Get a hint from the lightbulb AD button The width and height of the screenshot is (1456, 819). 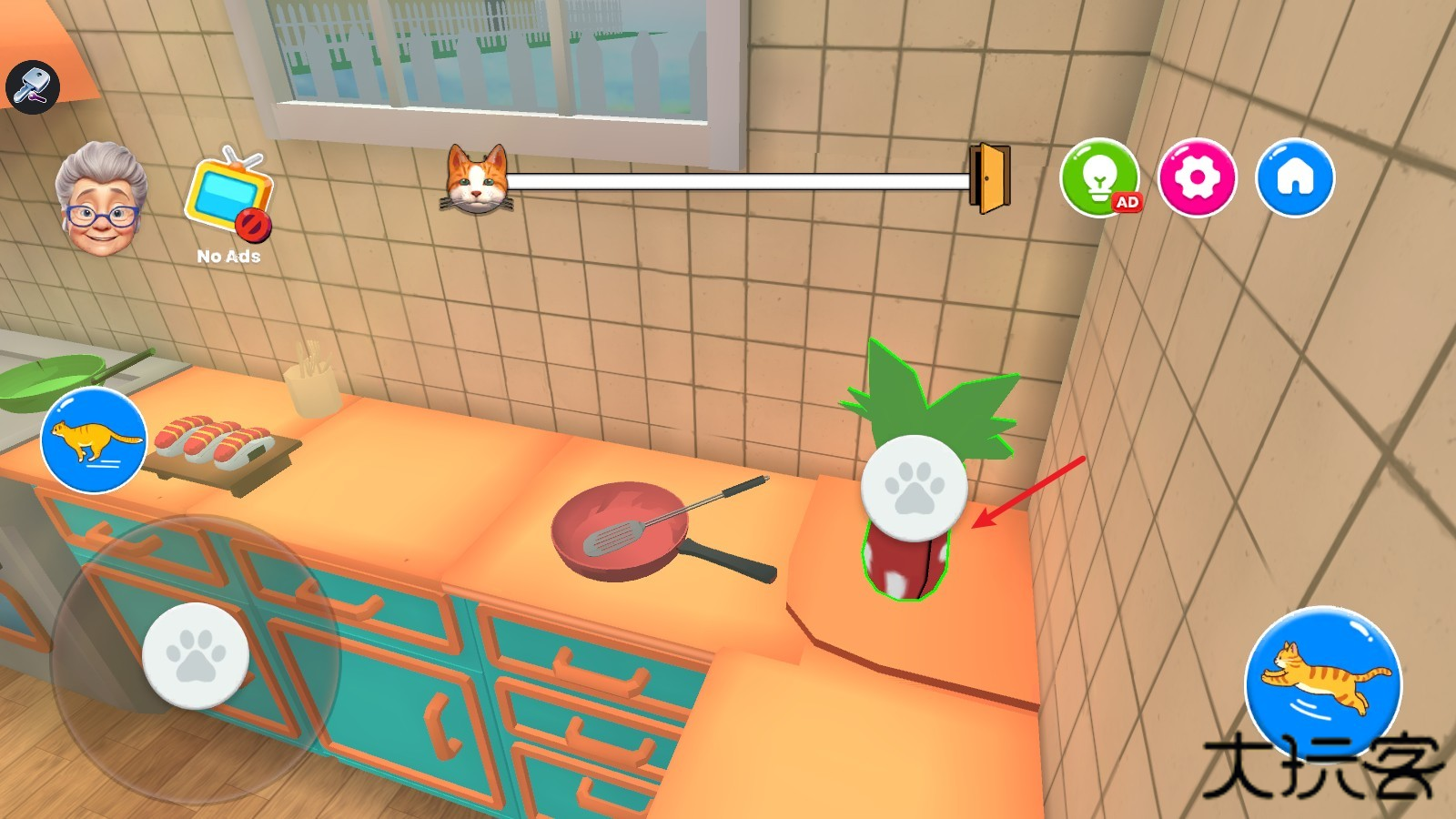click(x=1100, y=177)
